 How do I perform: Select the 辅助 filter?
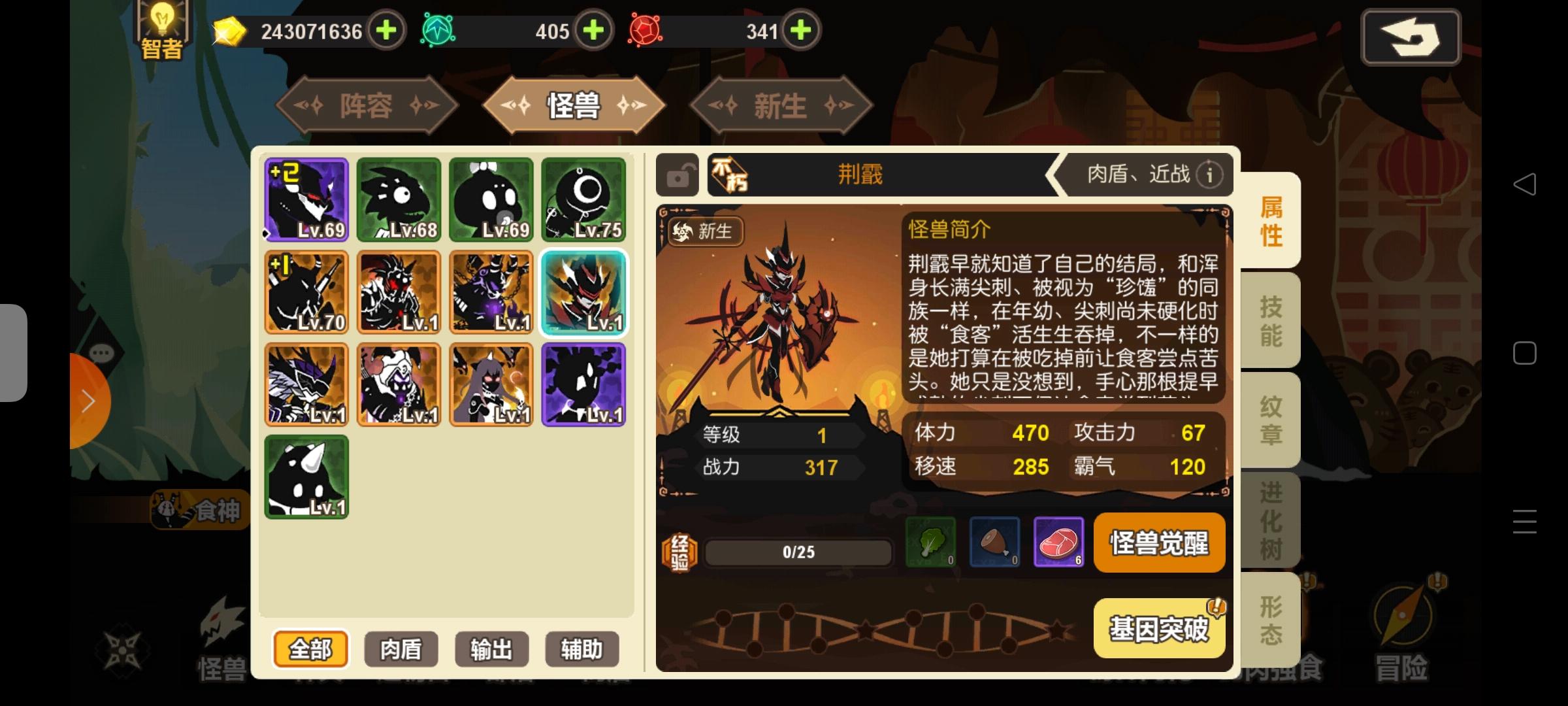click(581, 649)
